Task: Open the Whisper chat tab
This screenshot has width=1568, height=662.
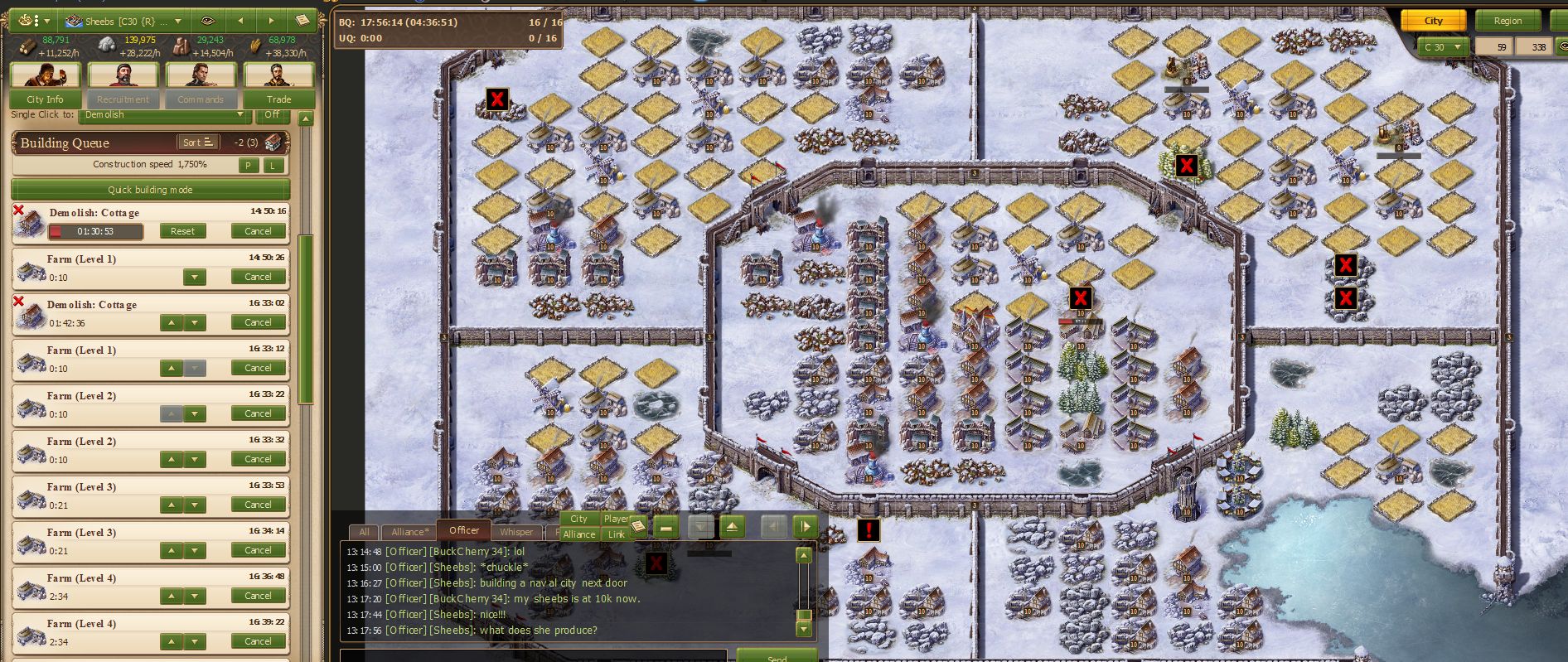Action: (x=516, y=532)
